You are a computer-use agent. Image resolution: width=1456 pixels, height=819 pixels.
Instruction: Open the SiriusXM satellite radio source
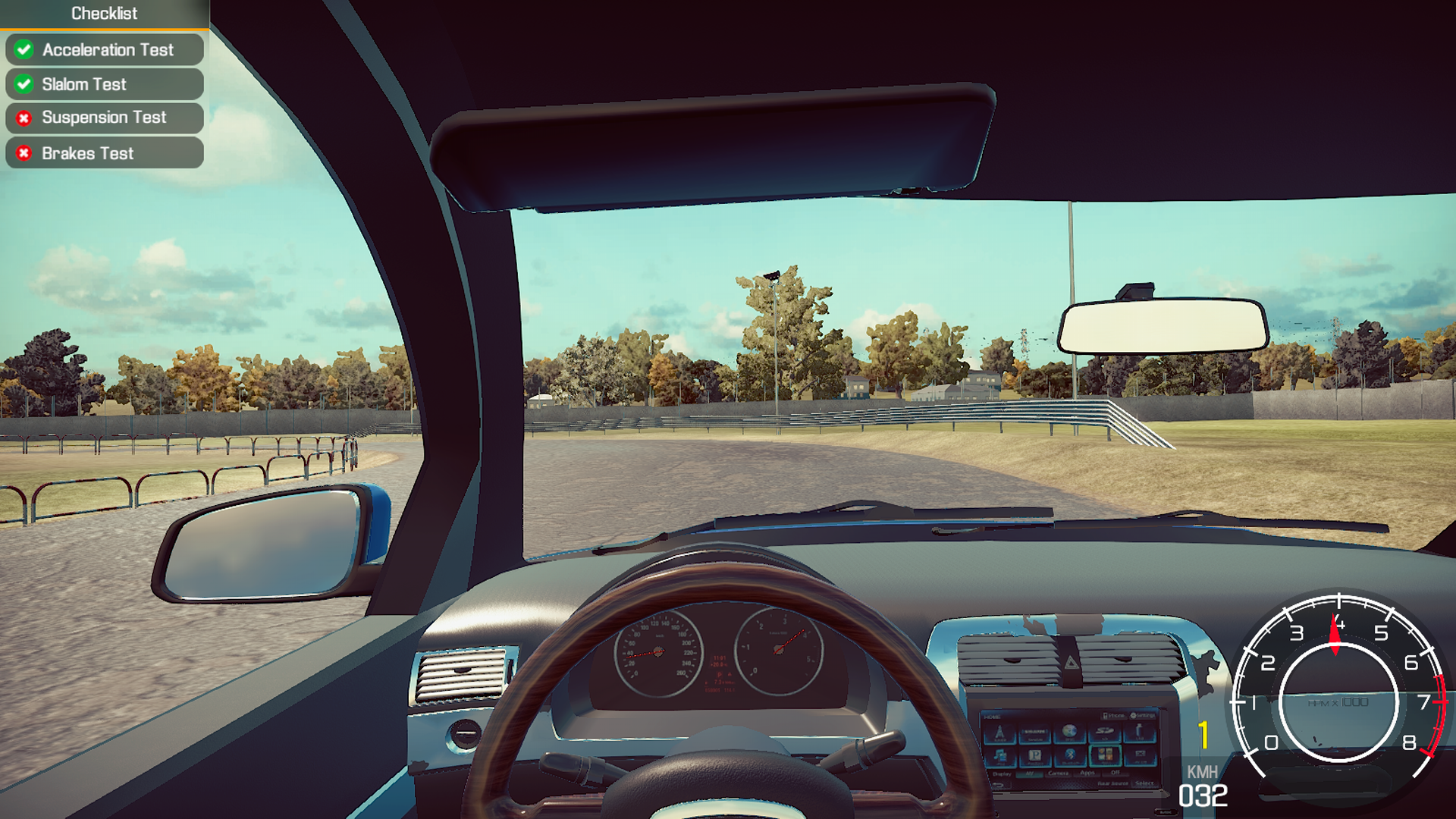coord(1034,732)
